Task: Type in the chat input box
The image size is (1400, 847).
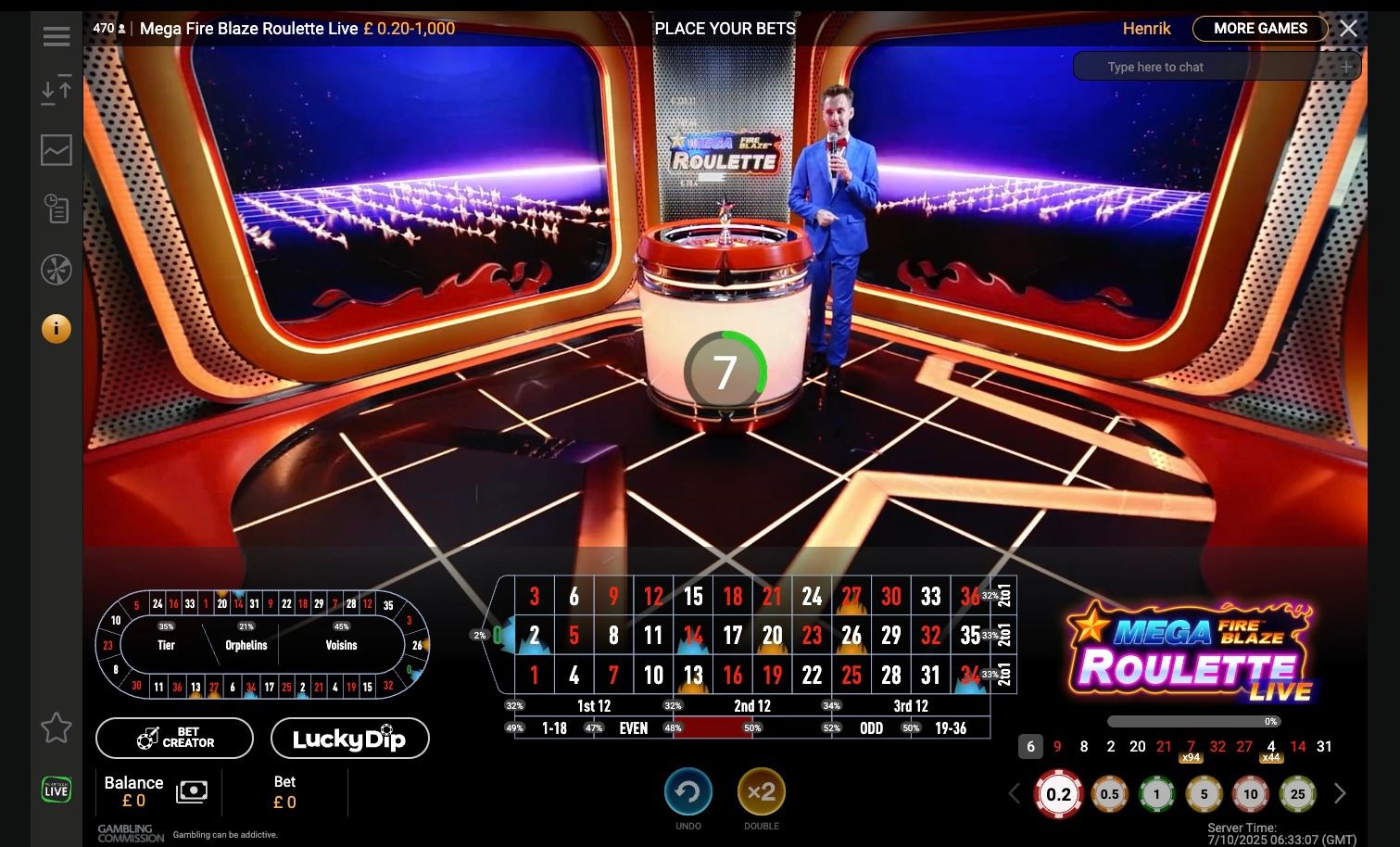Action: pos(1205,67)
